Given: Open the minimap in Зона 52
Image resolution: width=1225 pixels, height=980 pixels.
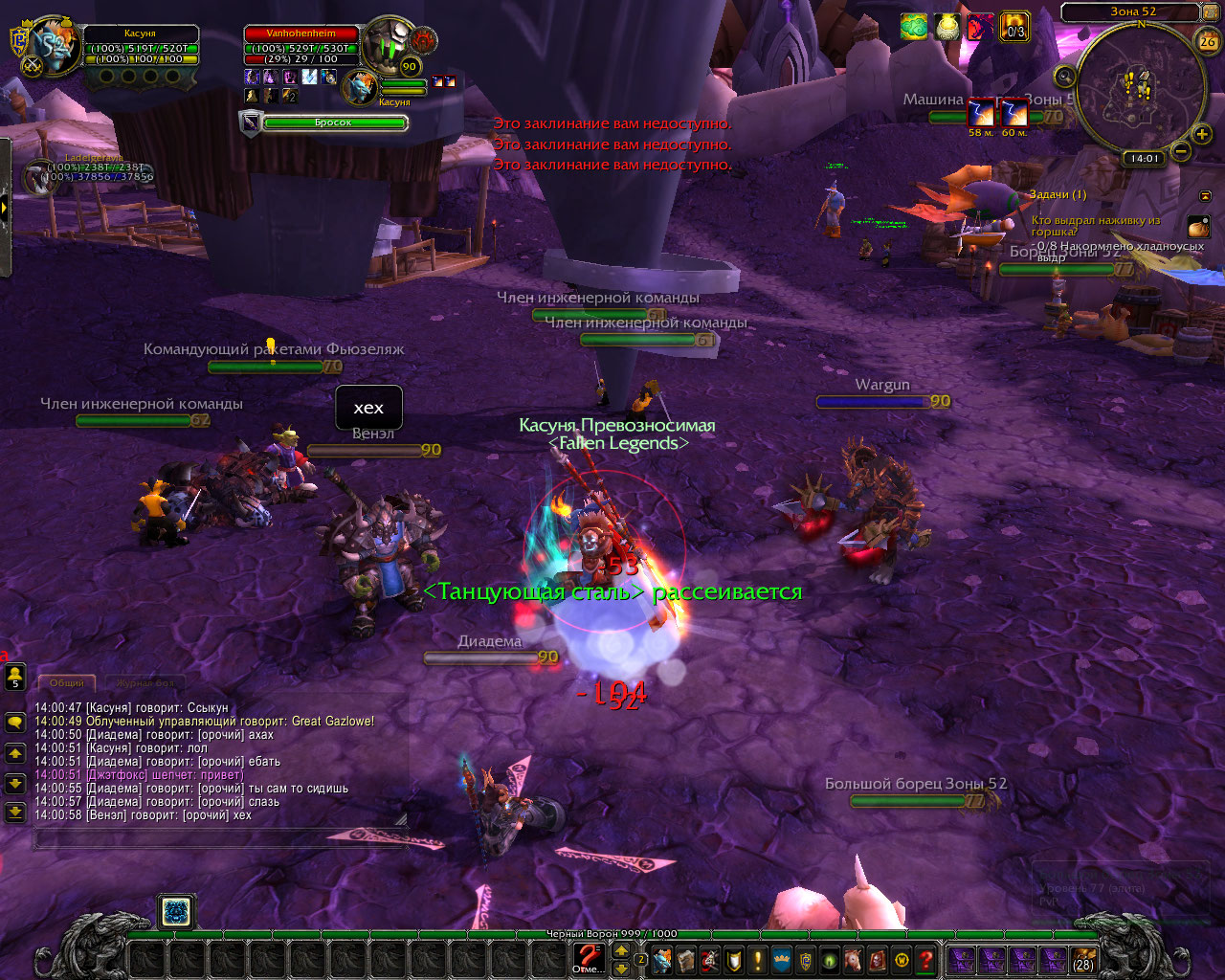Looking at the screenshot, I should [x=1139, y=86].
